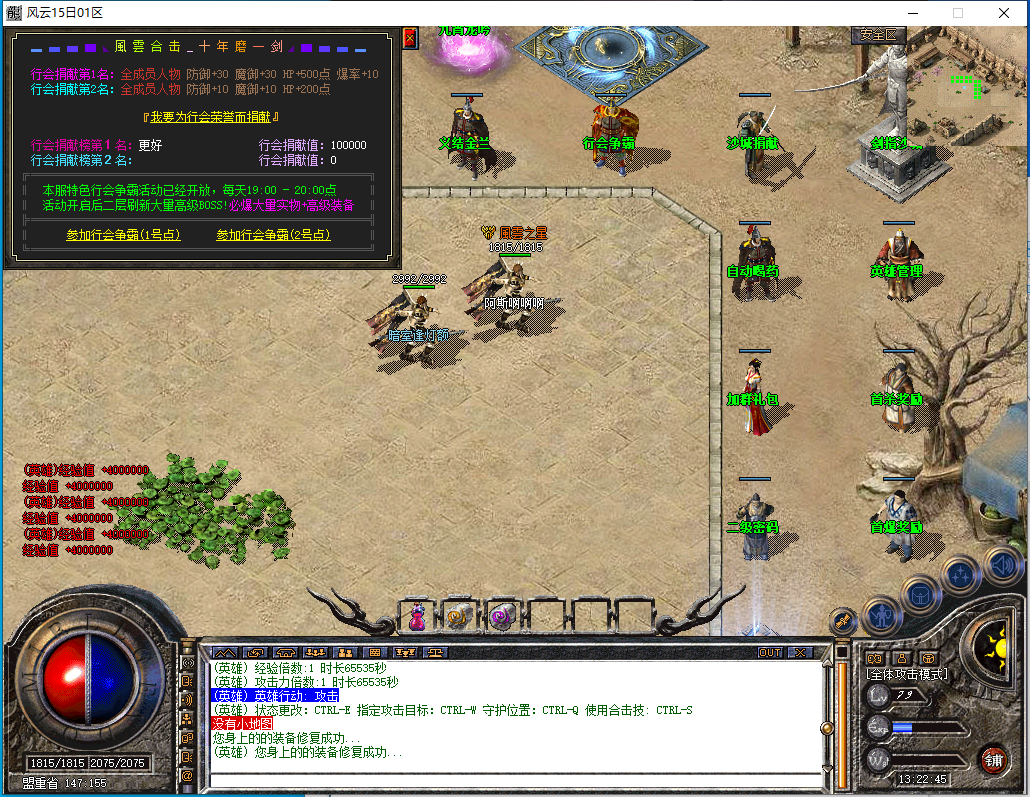
Task: Select the @ chat channel button
Action: click(x=187, y=776)
